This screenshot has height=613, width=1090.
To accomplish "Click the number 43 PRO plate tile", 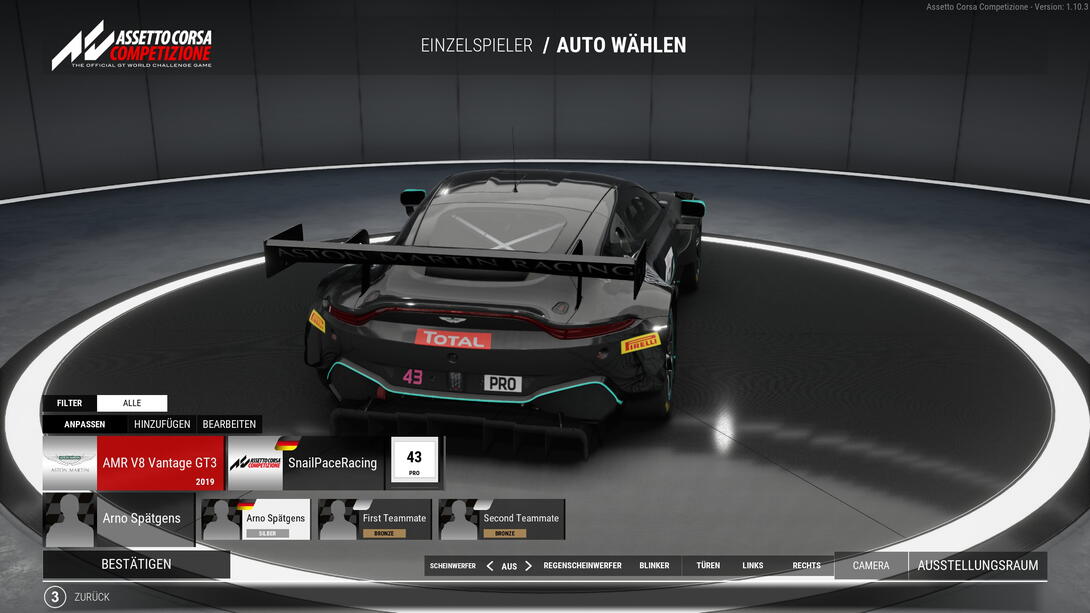I will (x=414, y=462).
